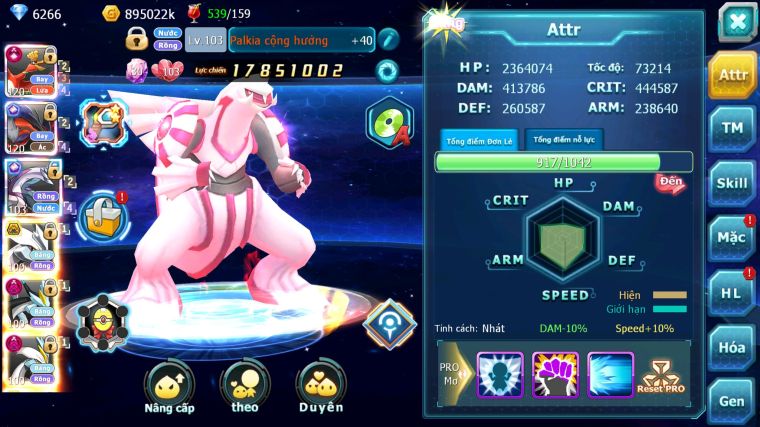760x427 pixels.
Task: Switch to the Mặc side tab
Action: 732,238
